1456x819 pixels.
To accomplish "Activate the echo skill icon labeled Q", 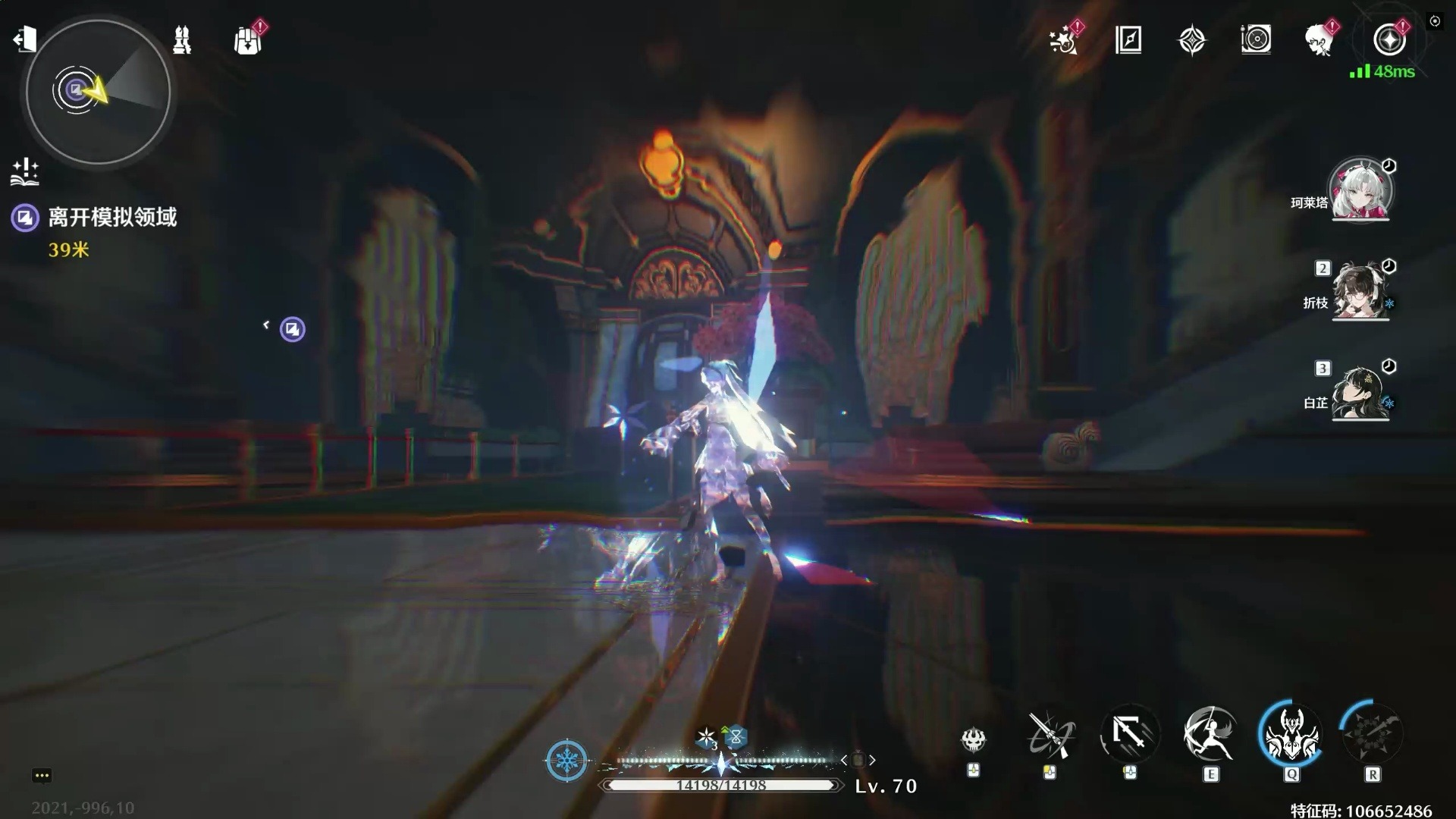I will click(1291, 734).
